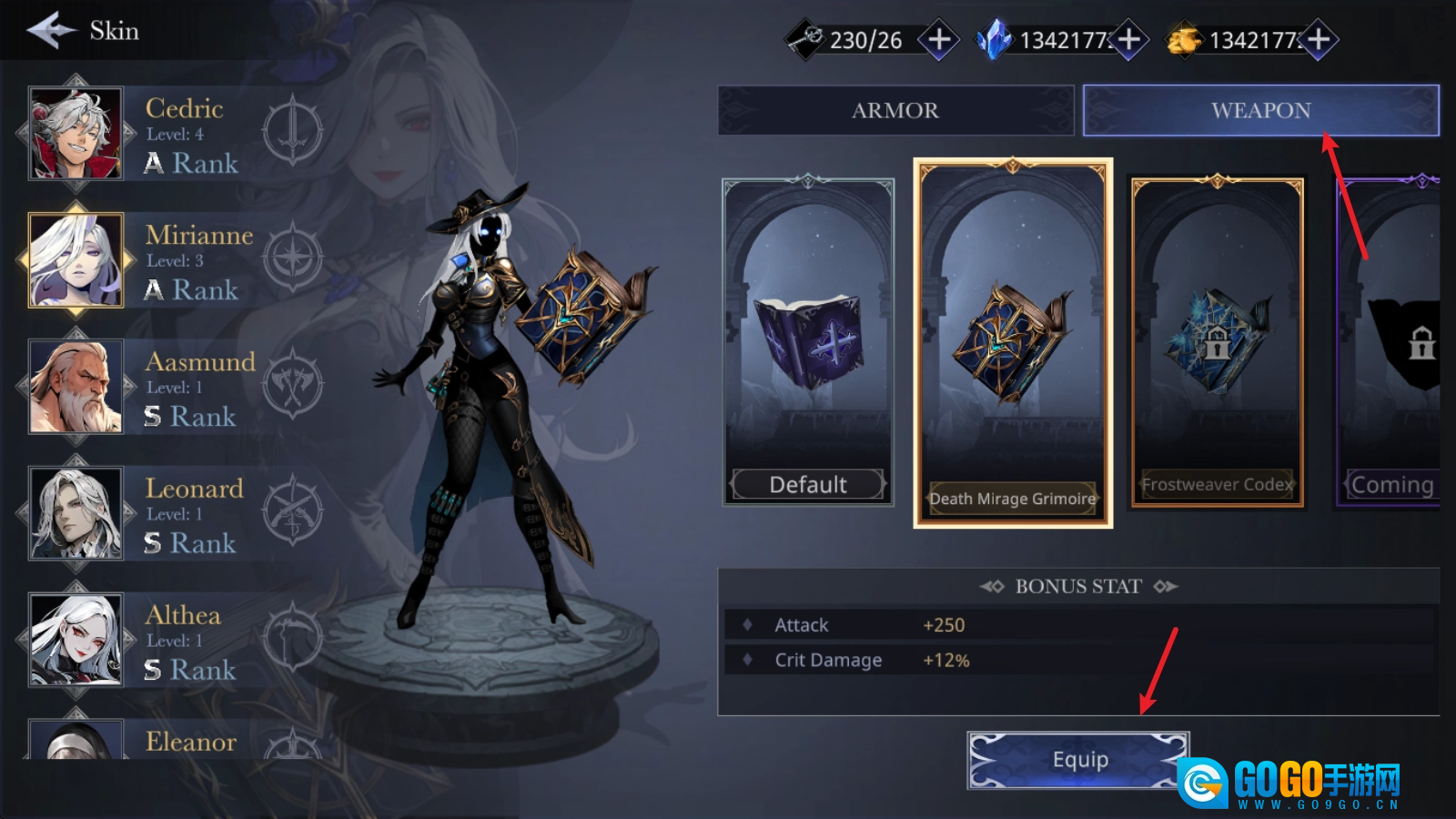
Task: Choose the Mirianne hero portrait
Action: [76, 260]
